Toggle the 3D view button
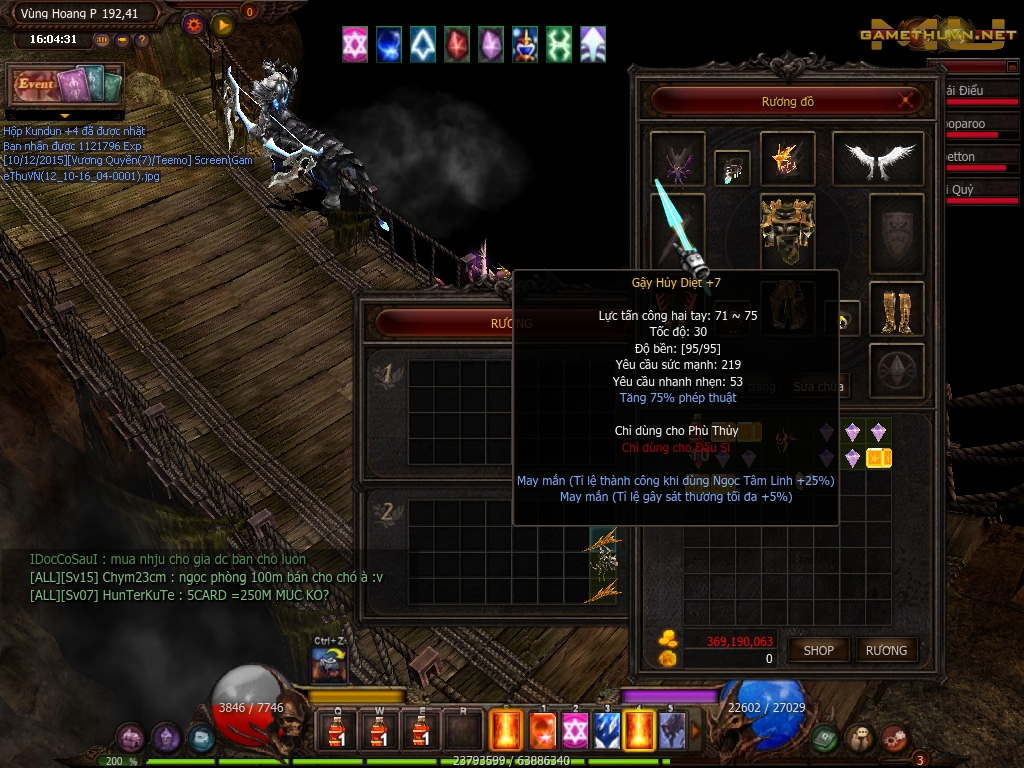 [x=102, y=40]
